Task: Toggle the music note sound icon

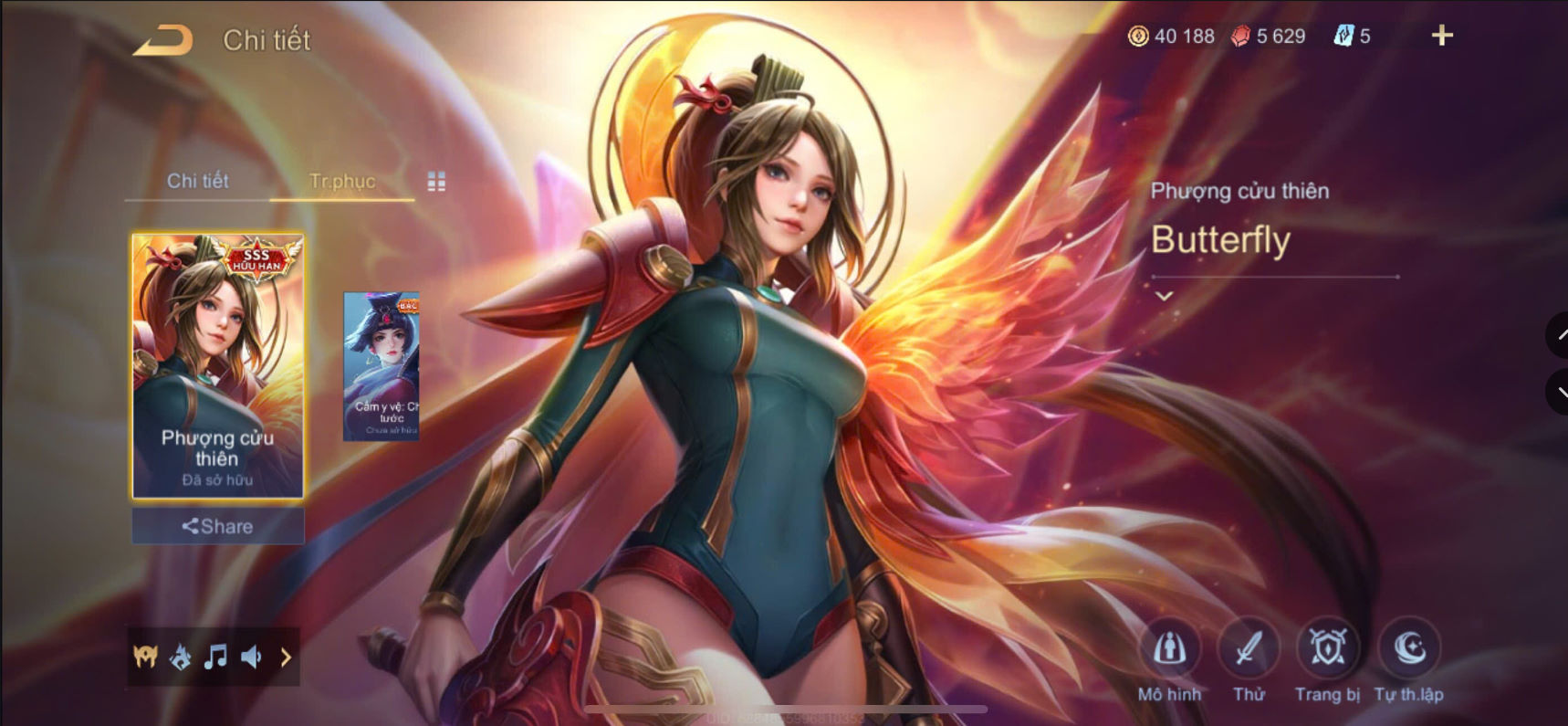Action: 215,657
